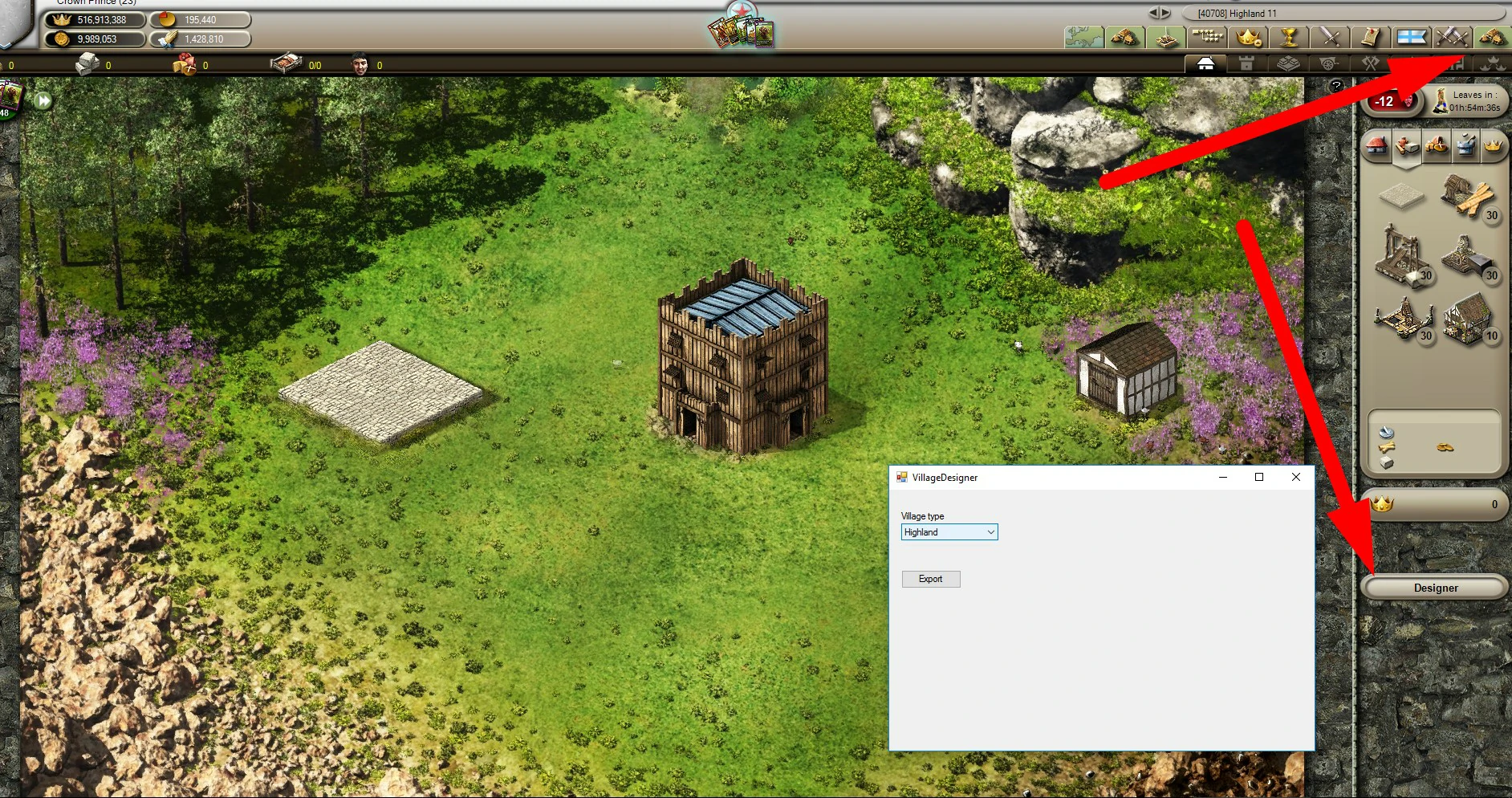This screenshot has height=798, width=1512.
Task: Choose the woodcutter's hut with planks
Action: [1467, 197]
